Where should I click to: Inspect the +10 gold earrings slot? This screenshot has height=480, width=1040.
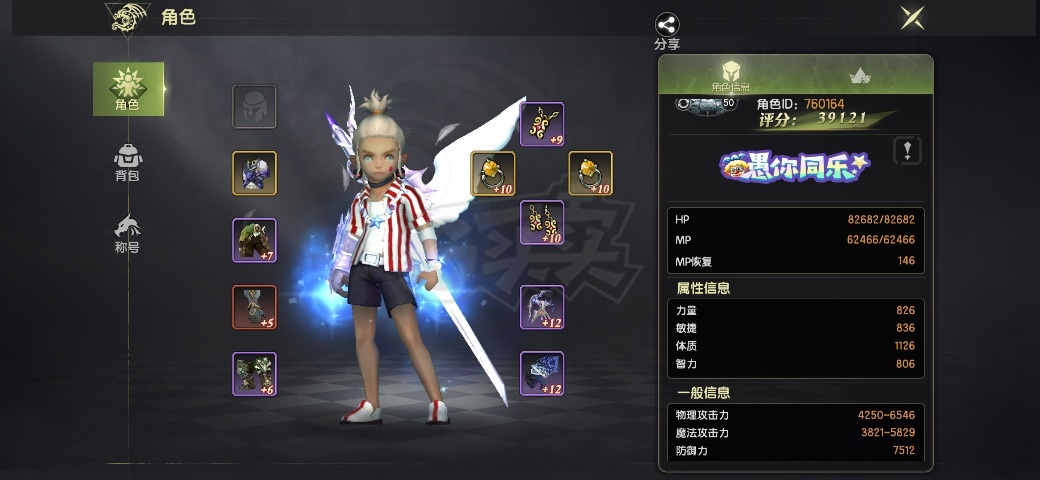(542, 222)
